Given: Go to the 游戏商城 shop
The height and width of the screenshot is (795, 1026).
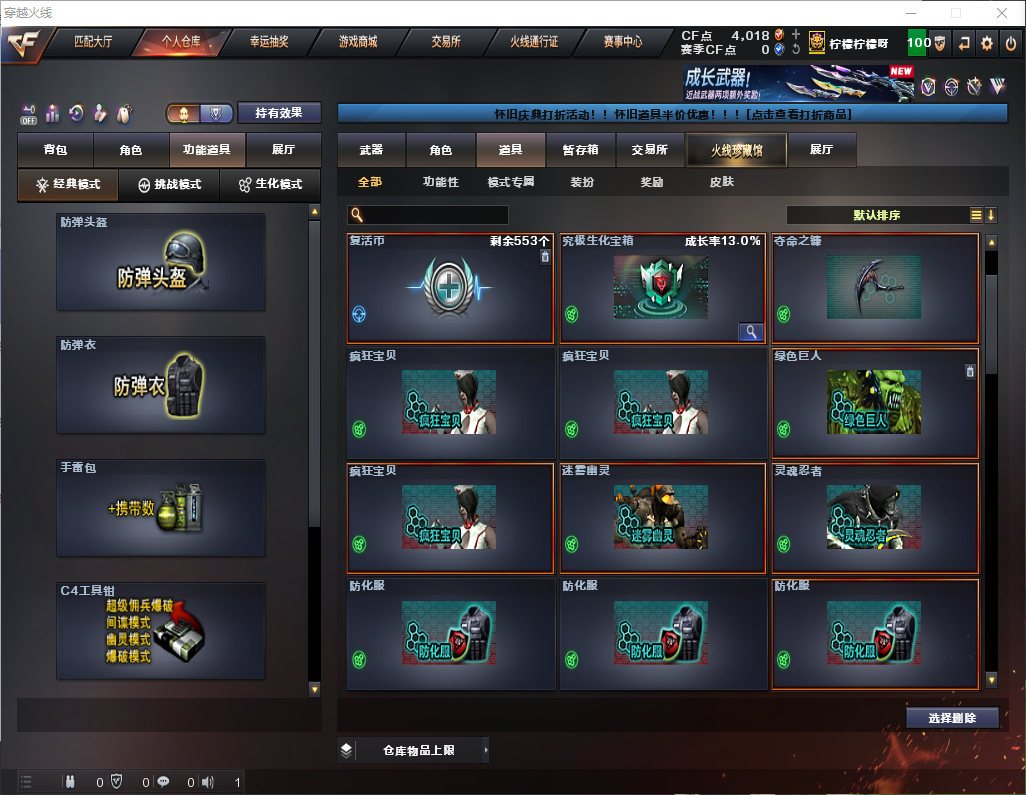Looking at the screenshot, I should pos(357,42).
